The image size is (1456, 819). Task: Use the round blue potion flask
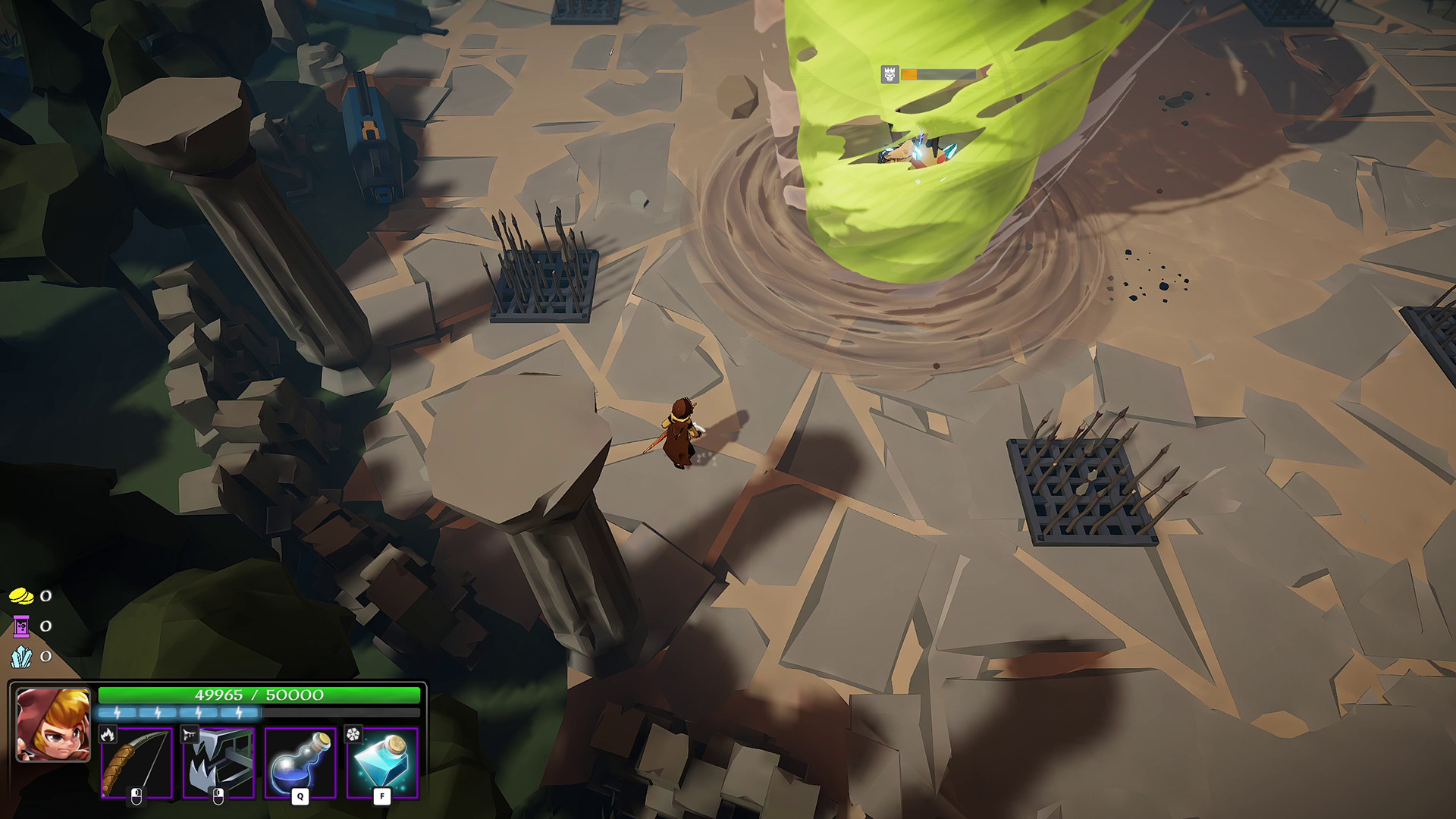pos(300,762)
